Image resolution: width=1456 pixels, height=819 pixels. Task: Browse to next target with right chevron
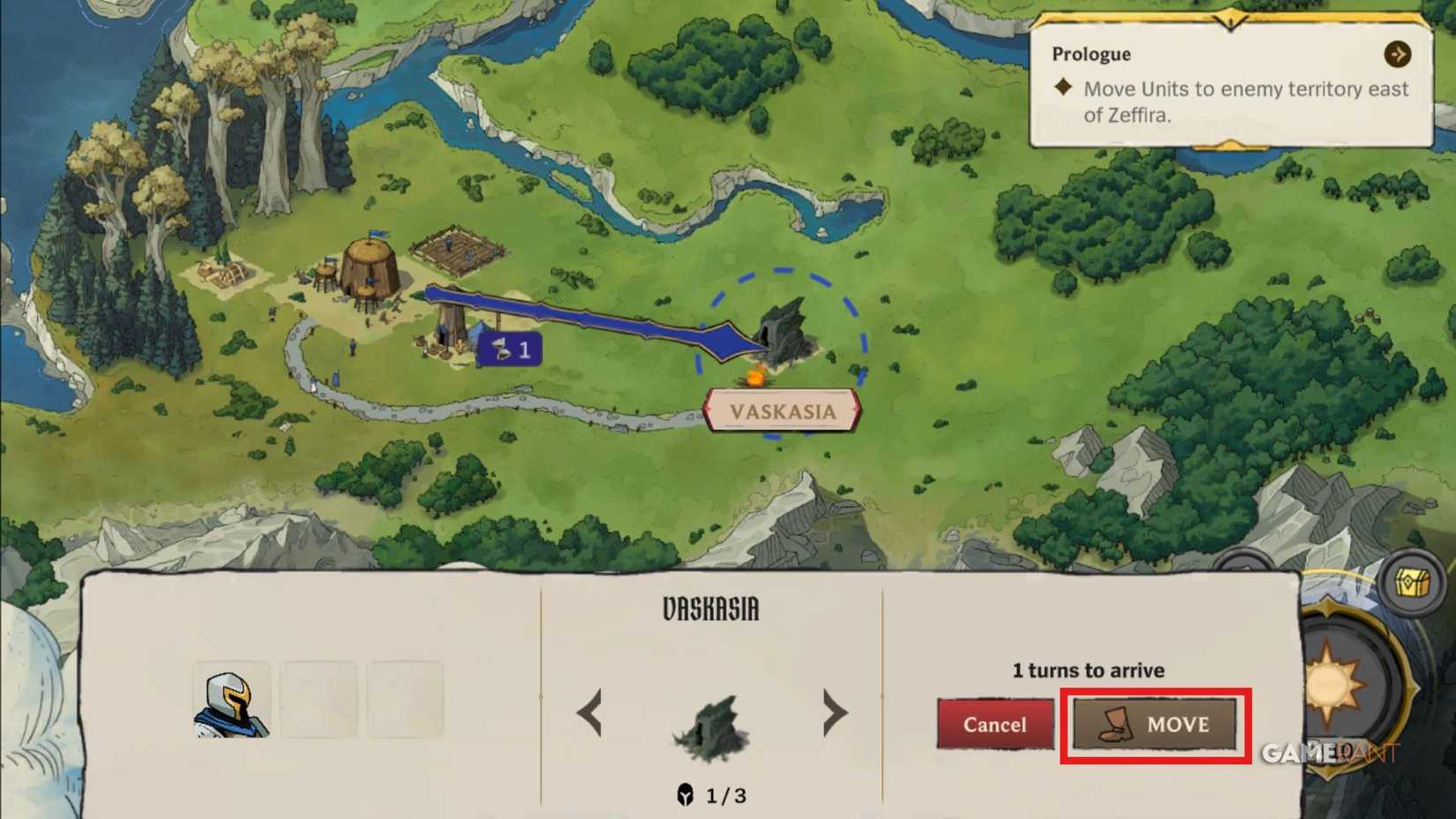835,712
